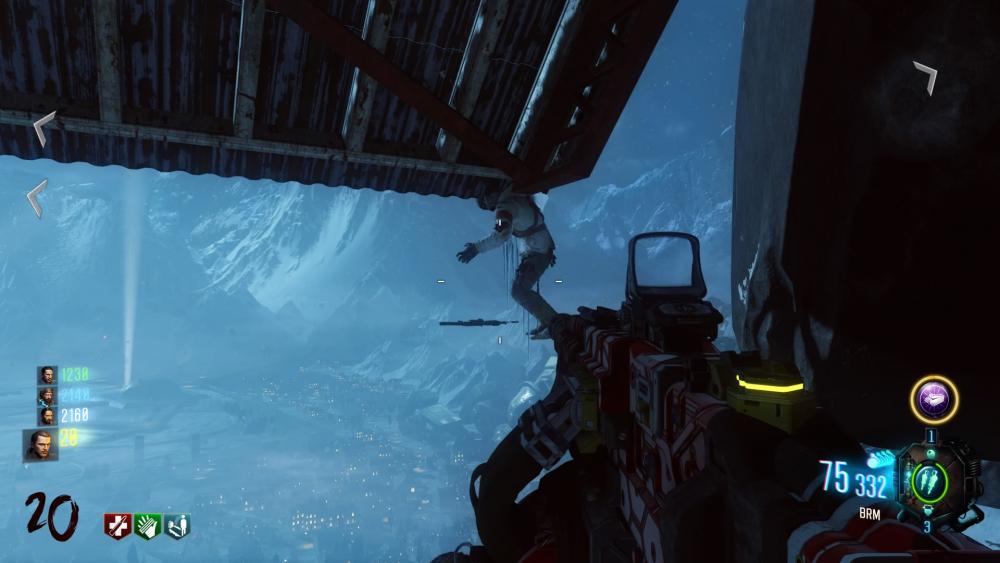Click the green Speed Cola perk icon

coord(147,526)
